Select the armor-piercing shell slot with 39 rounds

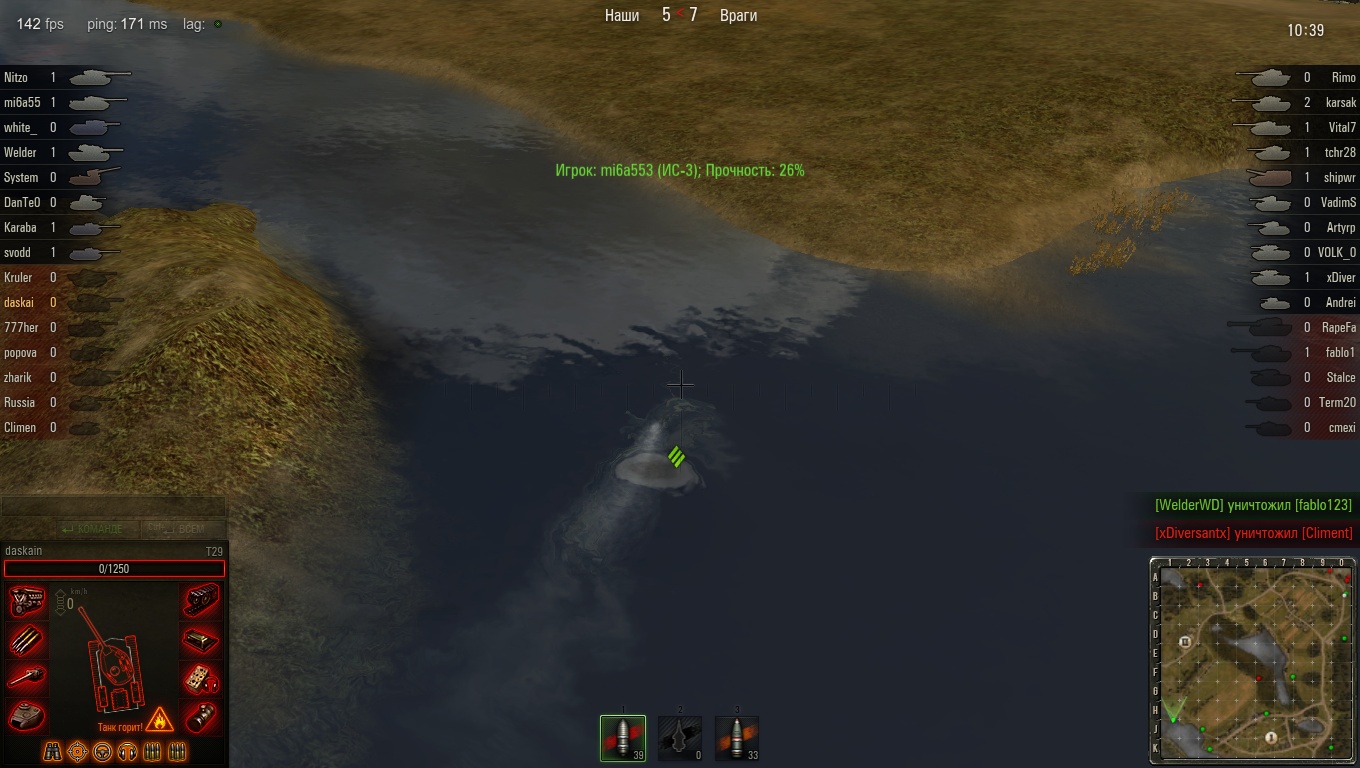(623, 738)
